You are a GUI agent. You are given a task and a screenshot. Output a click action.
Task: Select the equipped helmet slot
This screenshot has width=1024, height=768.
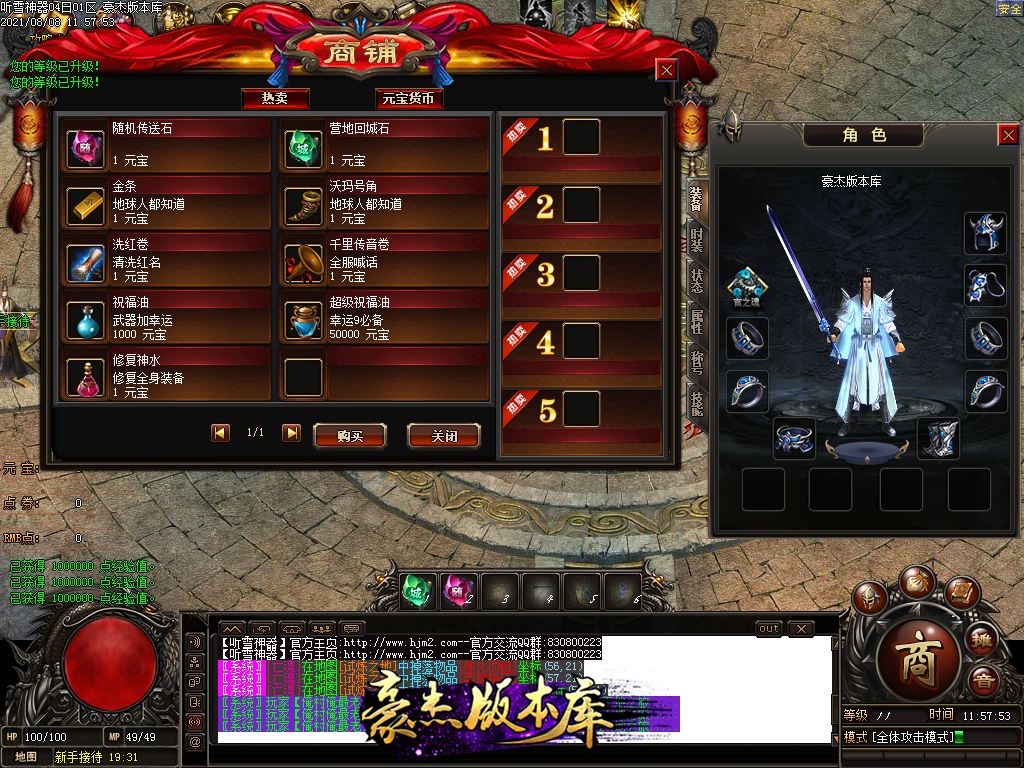point(985,233)
